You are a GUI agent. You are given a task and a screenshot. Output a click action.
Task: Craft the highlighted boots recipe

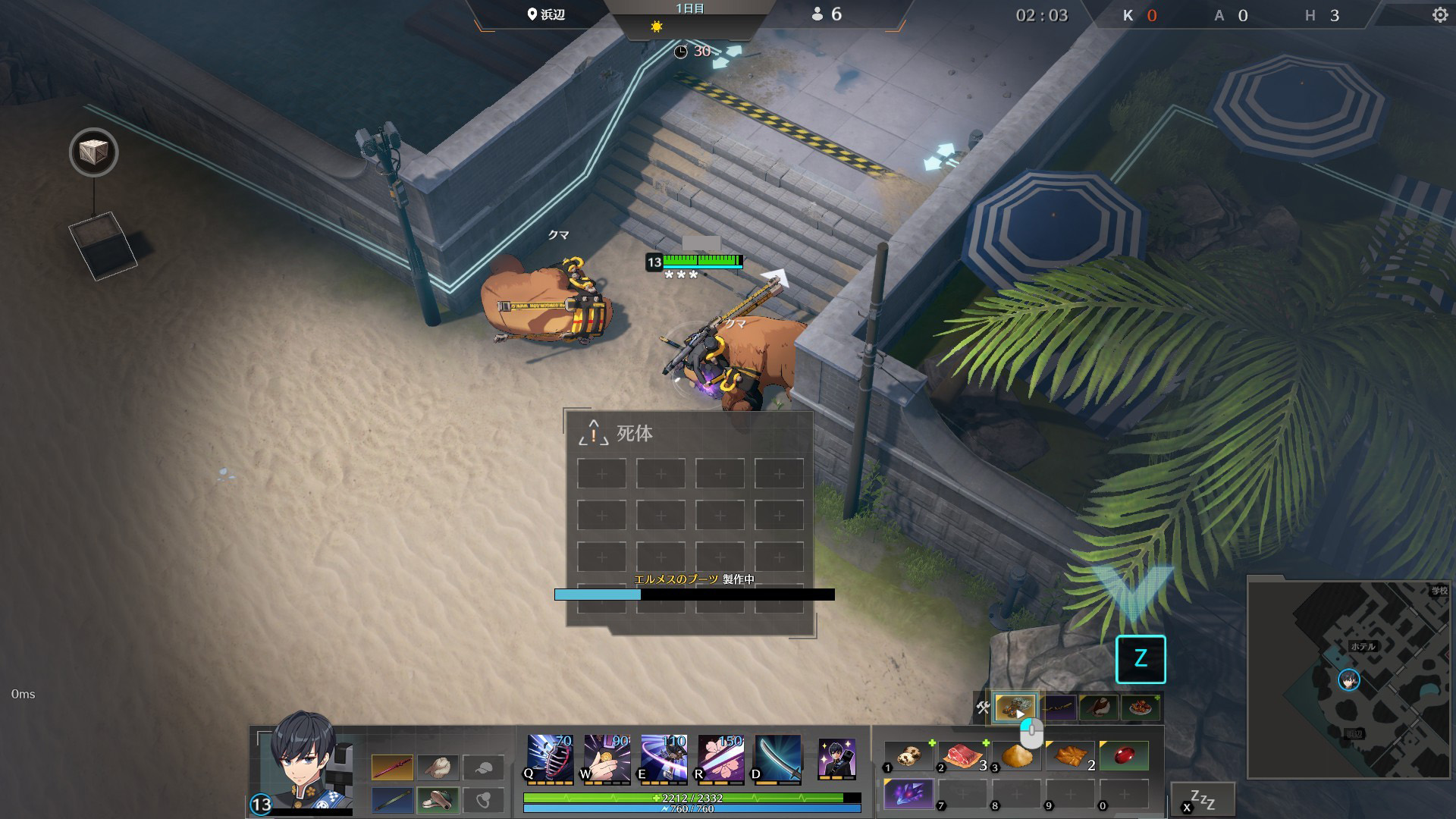click(1015, 708)
